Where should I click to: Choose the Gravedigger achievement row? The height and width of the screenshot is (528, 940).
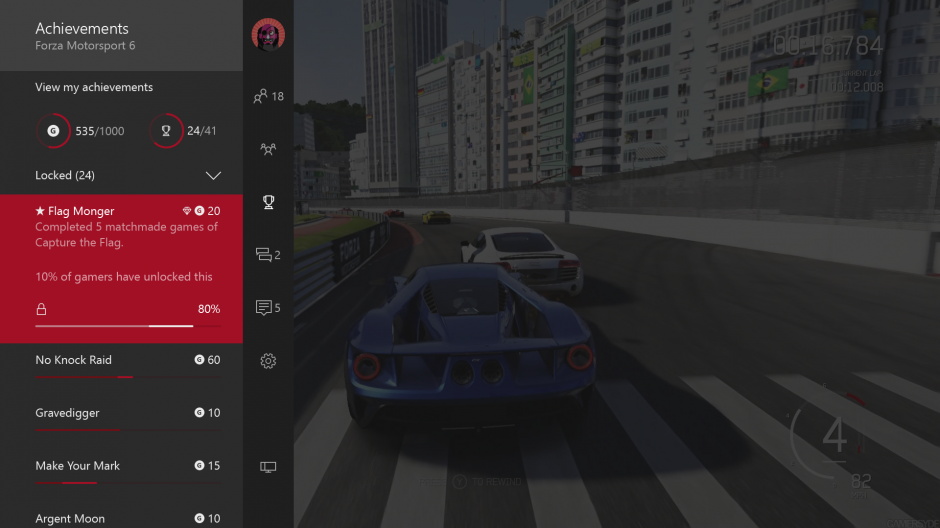tap(121, 414)
